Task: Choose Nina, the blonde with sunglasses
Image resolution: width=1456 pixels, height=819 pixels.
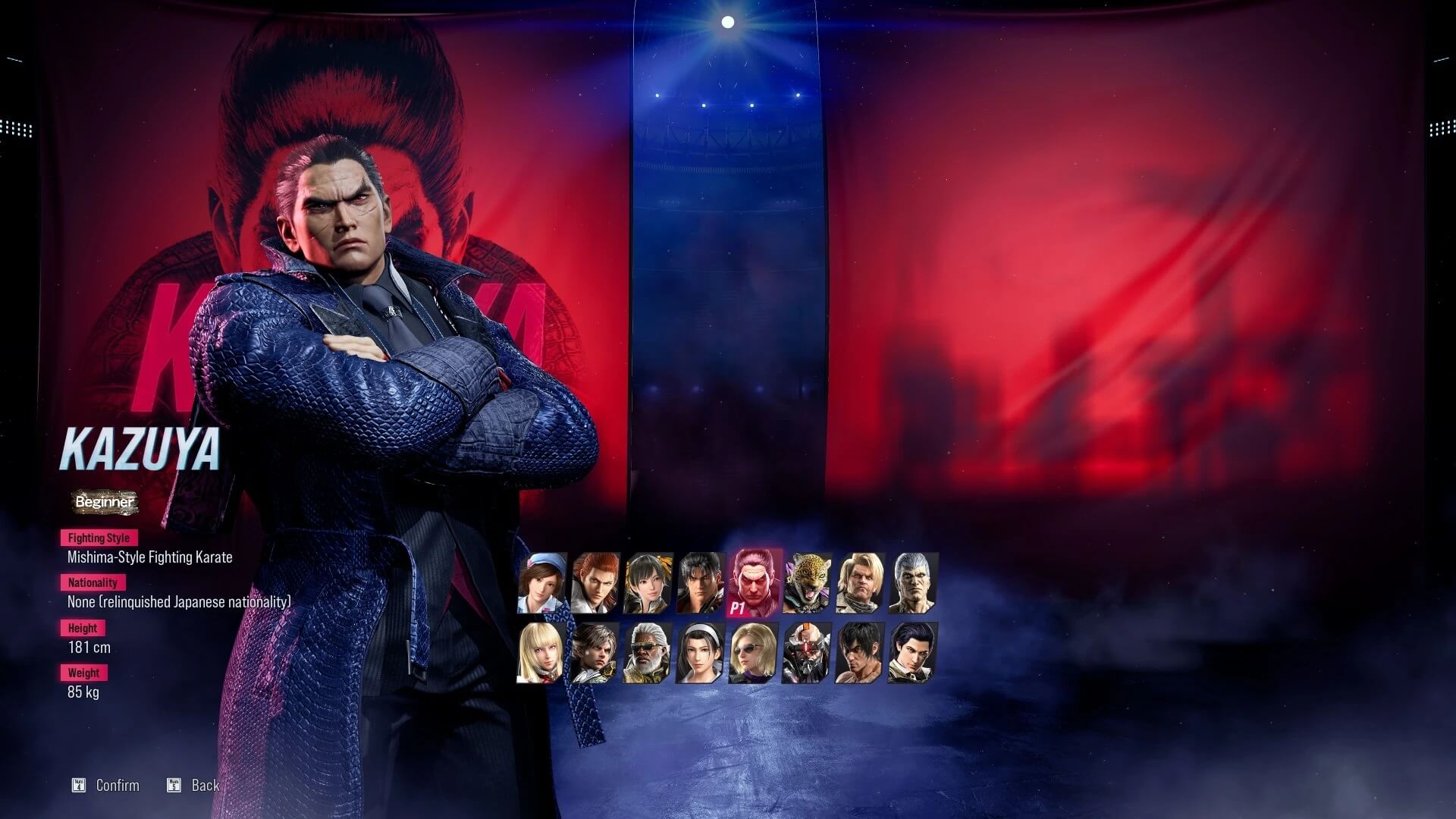Action: 754,653
